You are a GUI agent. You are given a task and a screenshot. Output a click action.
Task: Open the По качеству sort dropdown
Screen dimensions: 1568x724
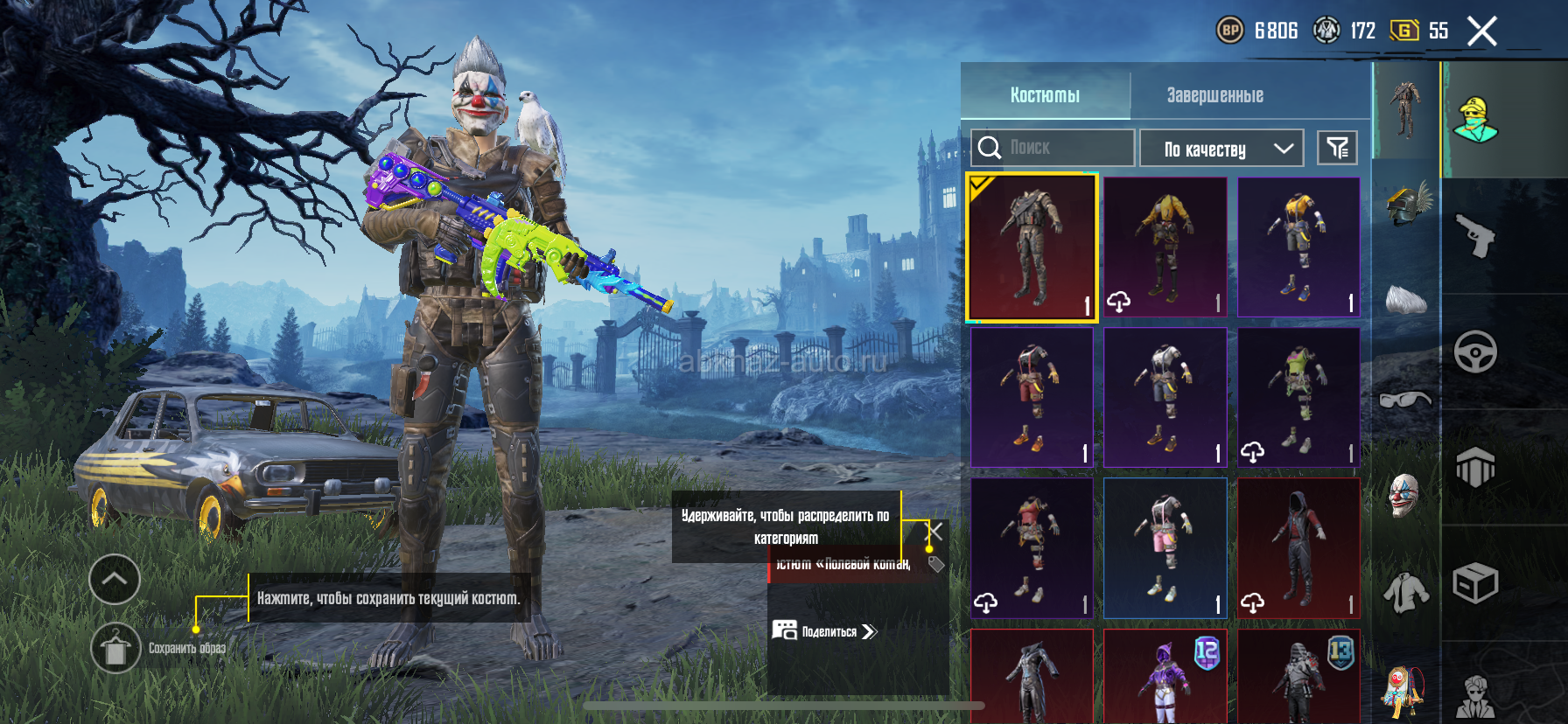click(x=1221, y=149)
